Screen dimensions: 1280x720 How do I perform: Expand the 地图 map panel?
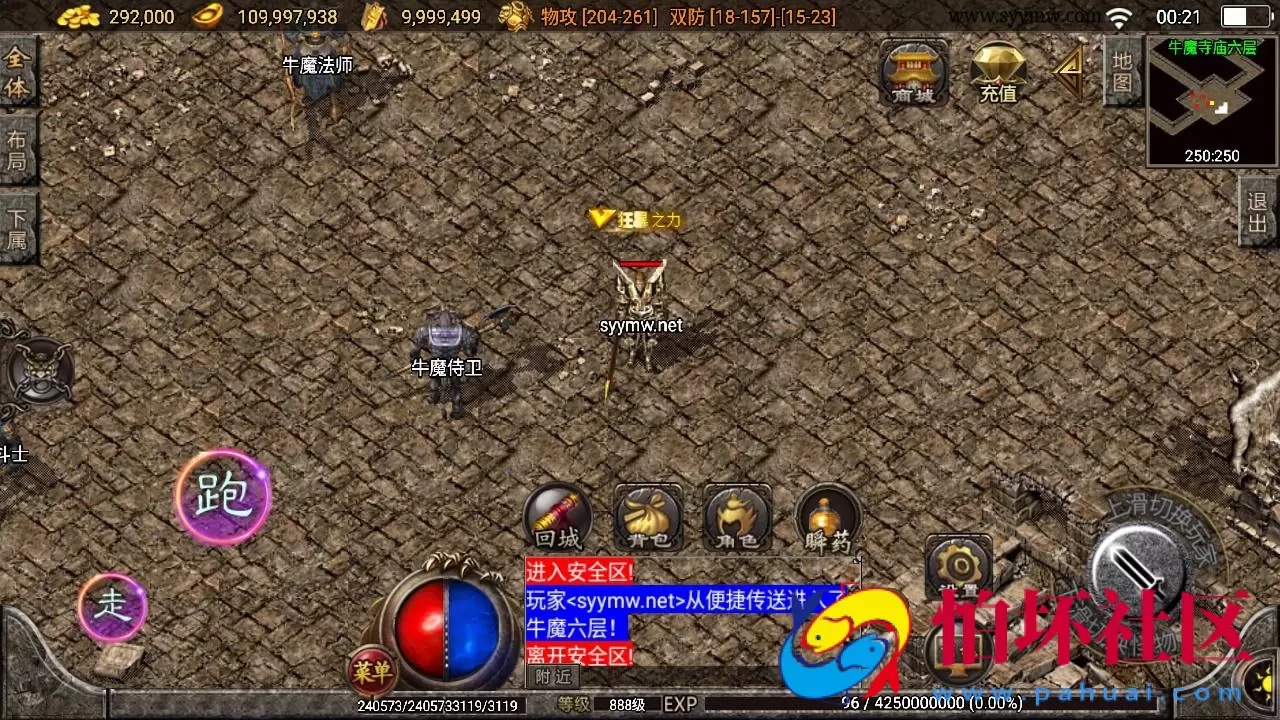click(x=1121, y=70)
